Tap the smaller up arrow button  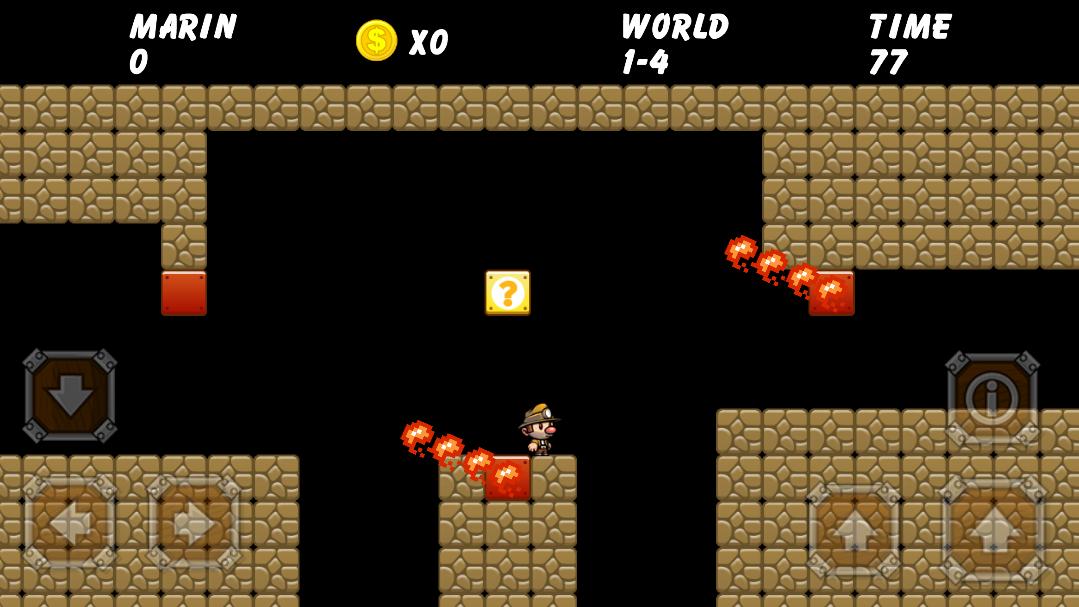tap(853, 531)
